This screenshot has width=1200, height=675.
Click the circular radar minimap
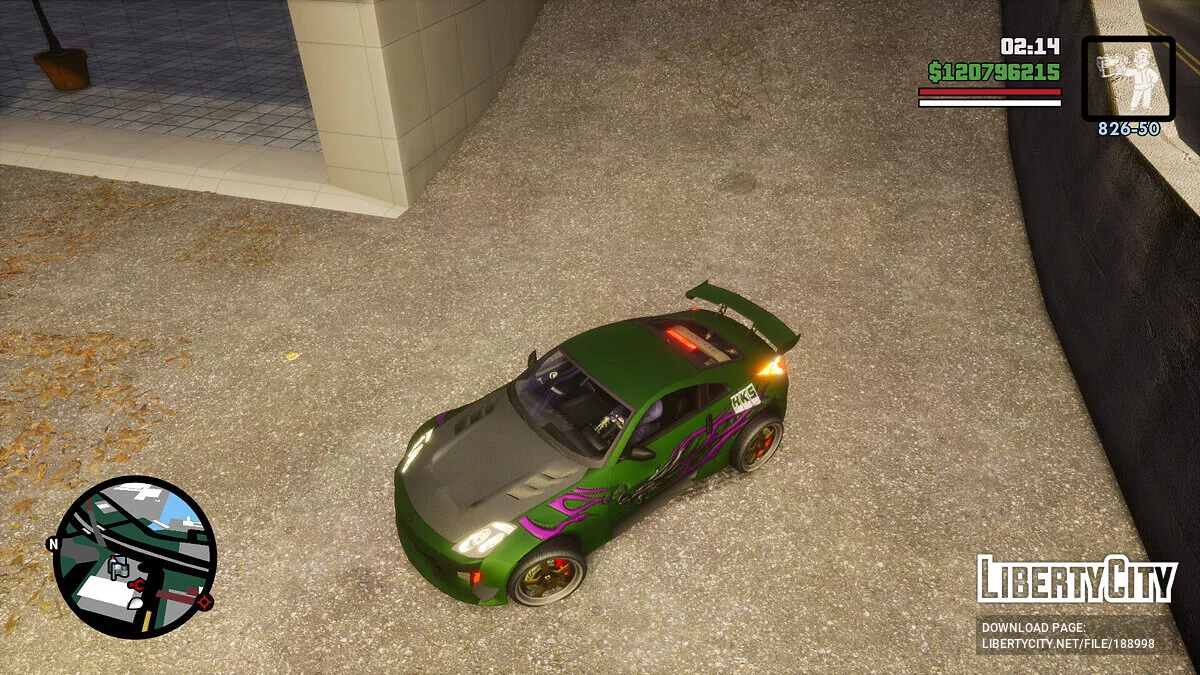pyautogui.click(x=134, y=556)
